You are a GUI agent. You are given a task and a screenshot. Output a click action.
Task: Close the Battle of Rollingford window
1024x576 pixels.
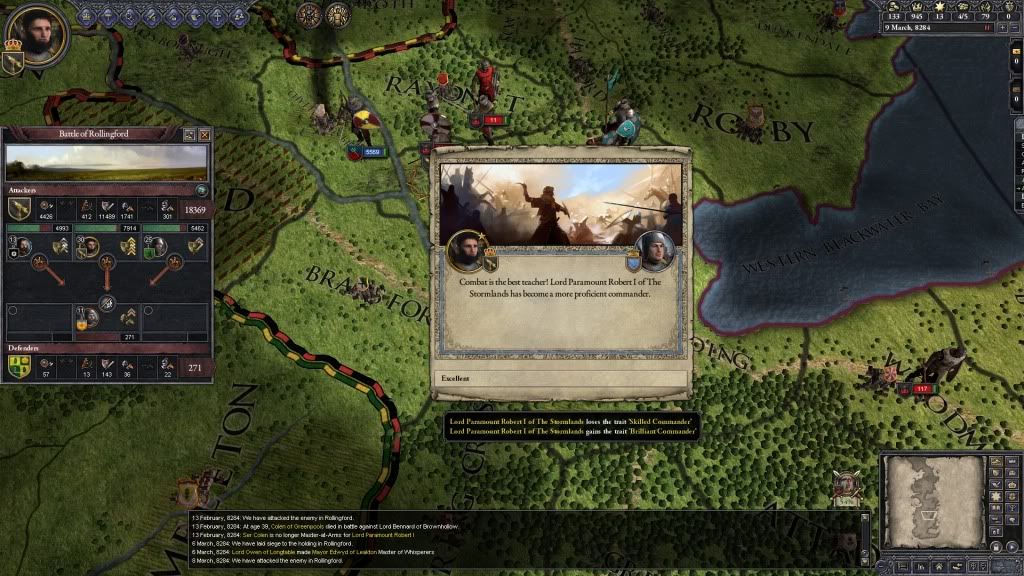(205, 134)
